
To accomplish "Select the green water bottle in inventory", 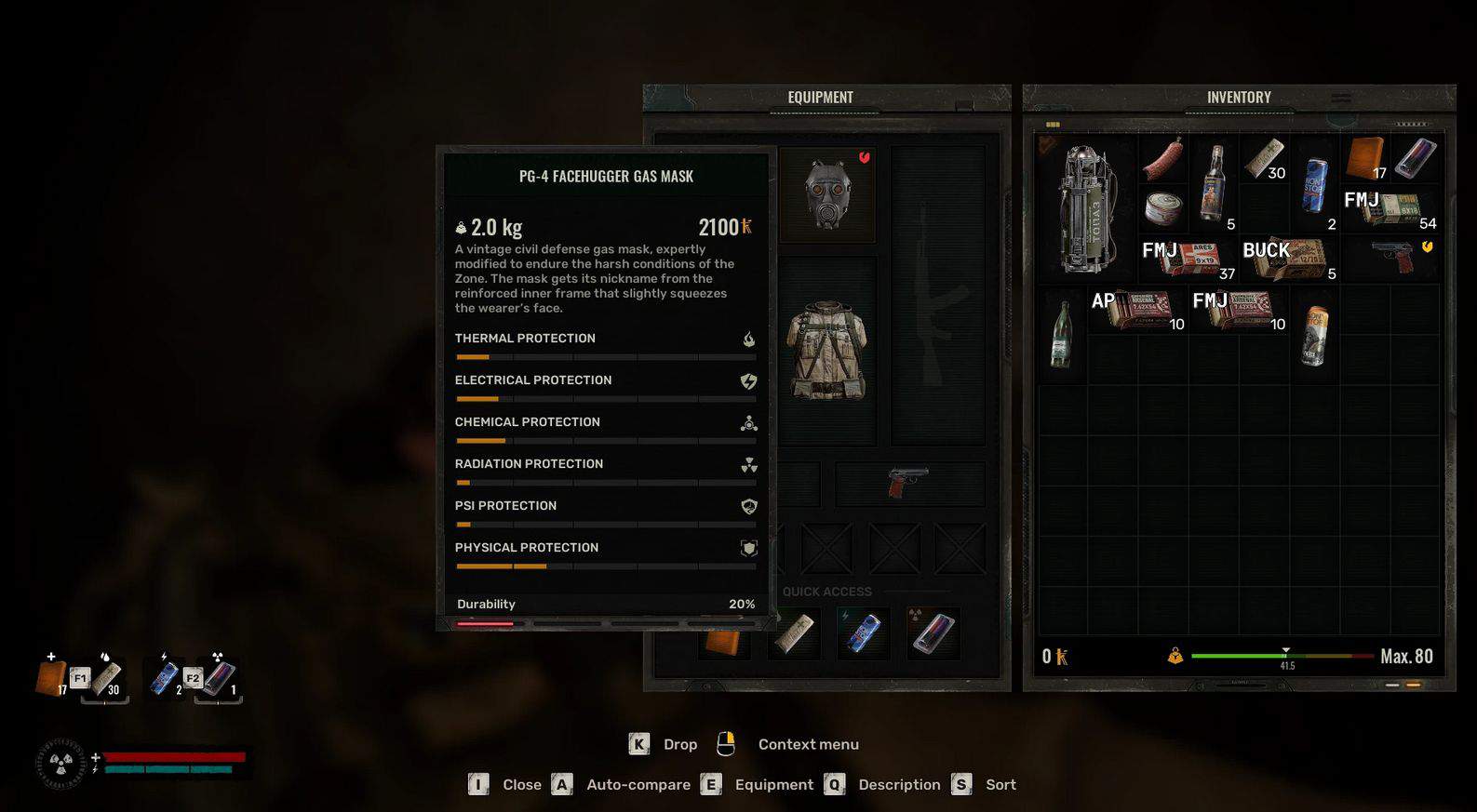I will [x=1061, y=335].
